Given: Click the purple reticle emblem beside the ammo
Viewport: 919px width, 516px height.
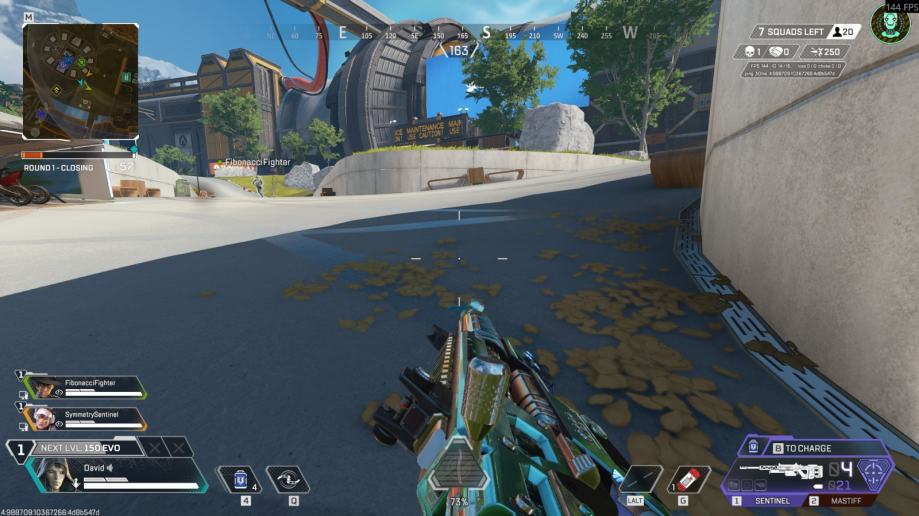Looking at the screenshot, I should coord(873,472).
